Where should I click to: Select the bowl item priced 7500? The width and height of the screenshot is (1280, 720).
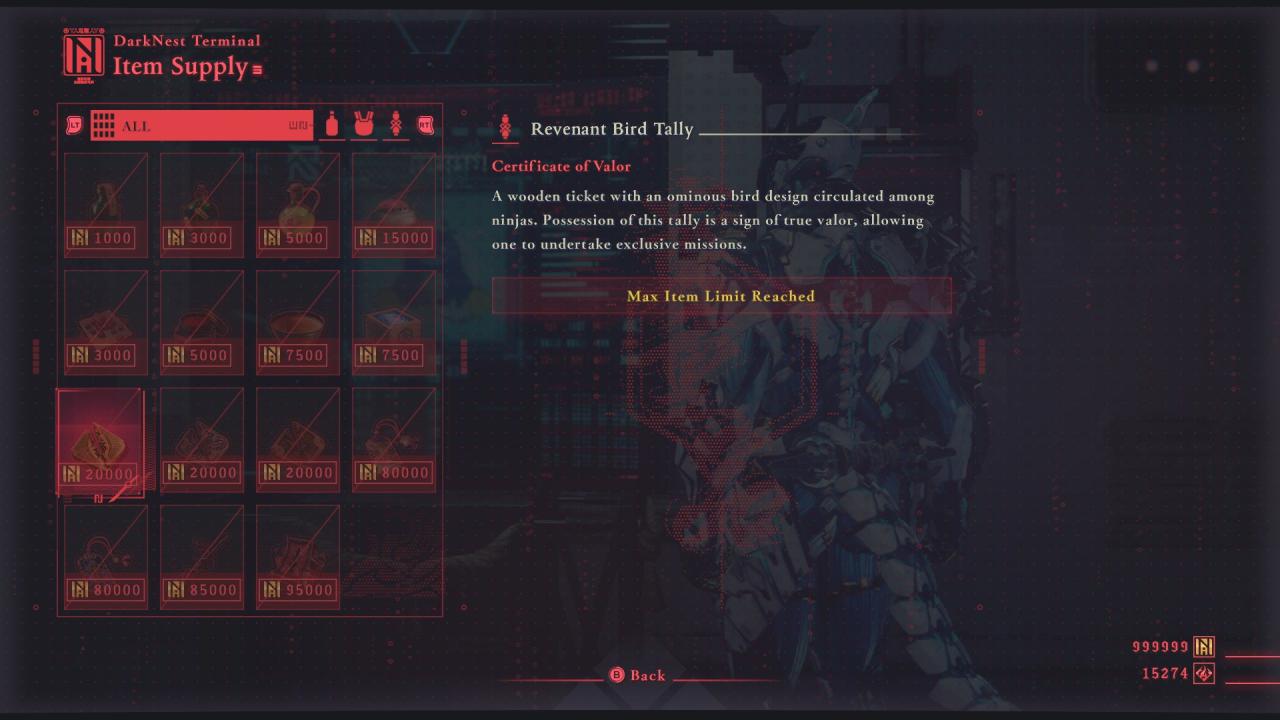(x=298, y=322)
